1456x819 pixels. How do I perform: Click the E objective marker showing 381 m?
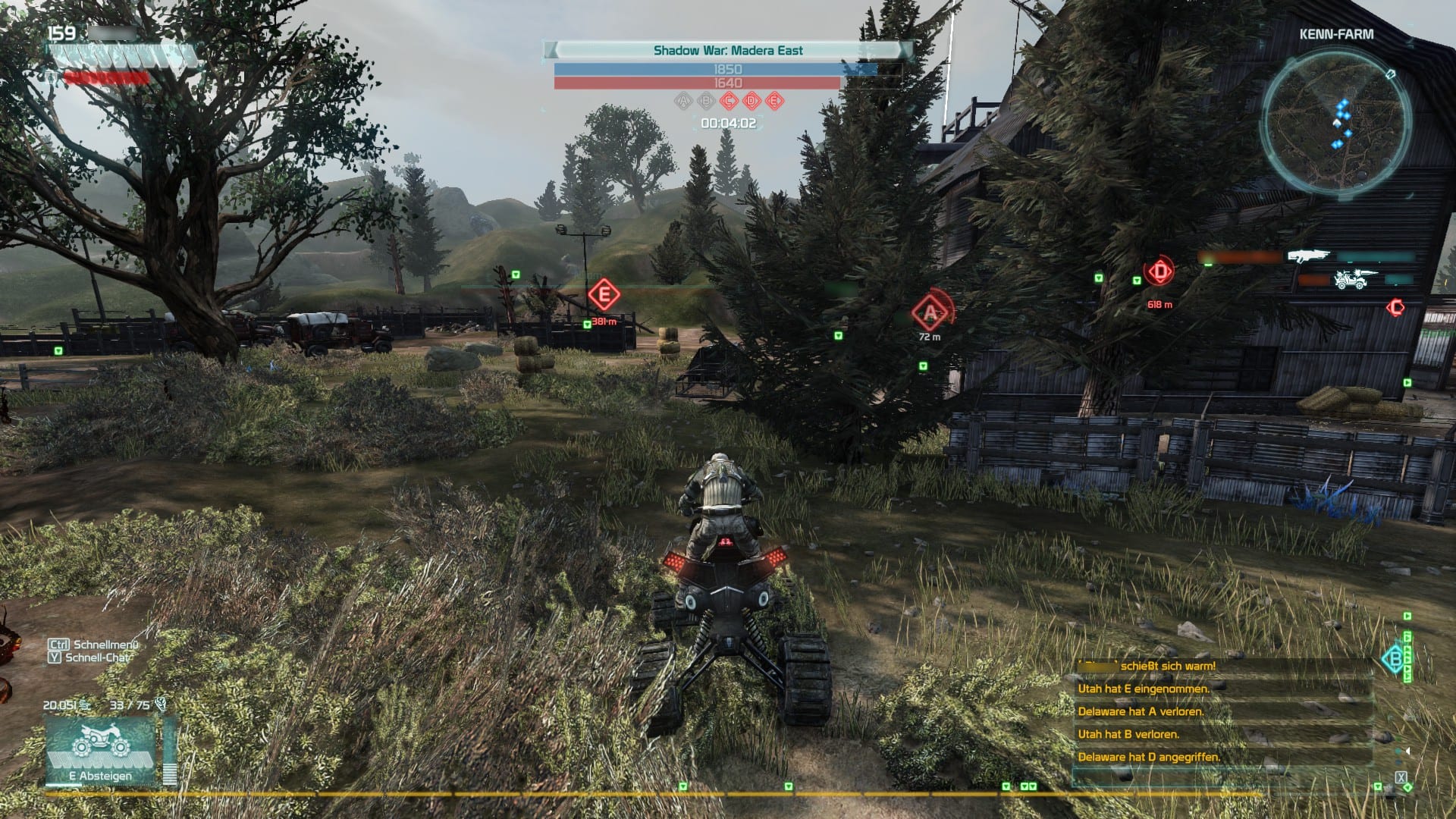pos(604,294)
